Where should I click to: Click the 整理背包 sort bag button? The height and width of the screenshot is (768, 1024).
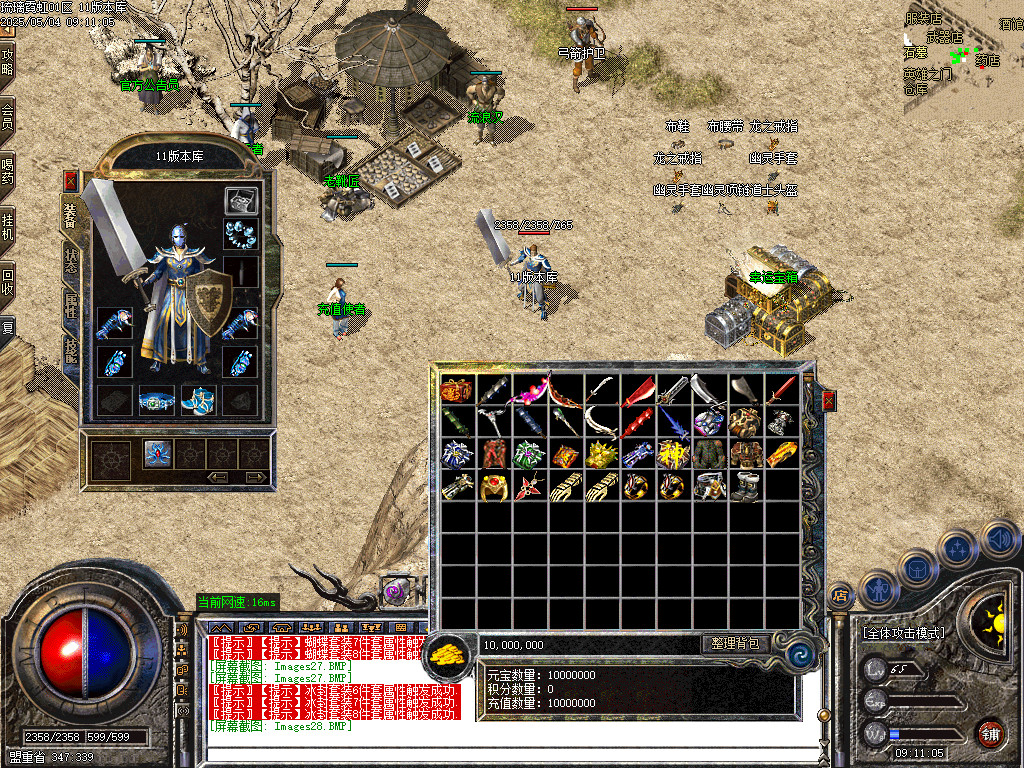pyautogui.click(x=735, y=644)
